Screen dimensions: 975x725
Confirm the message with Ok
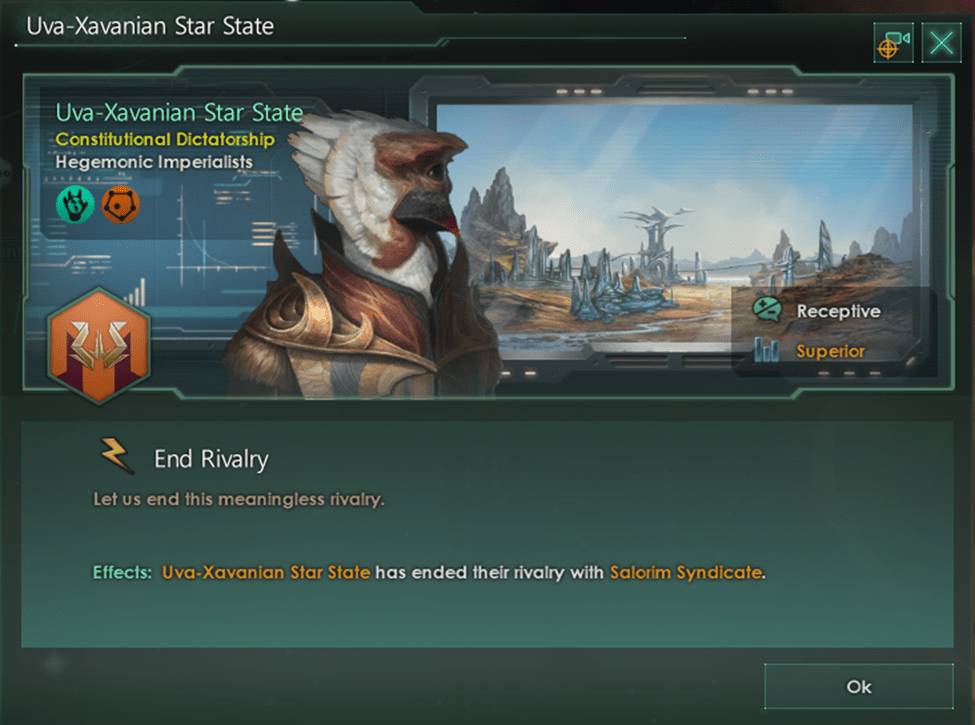[x=858, y=686]
